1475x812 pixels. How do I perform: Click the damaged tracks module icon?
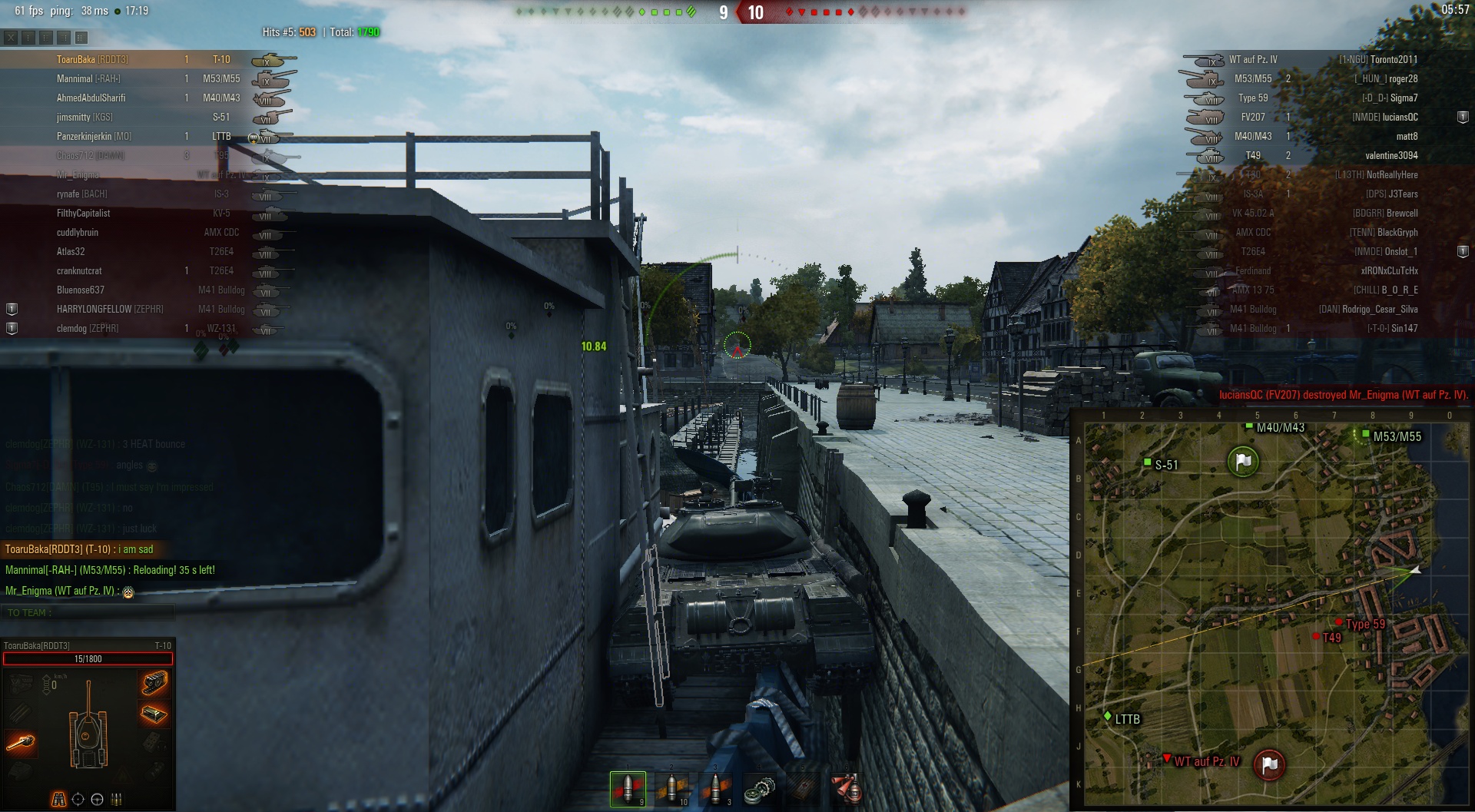click(154, 681)
